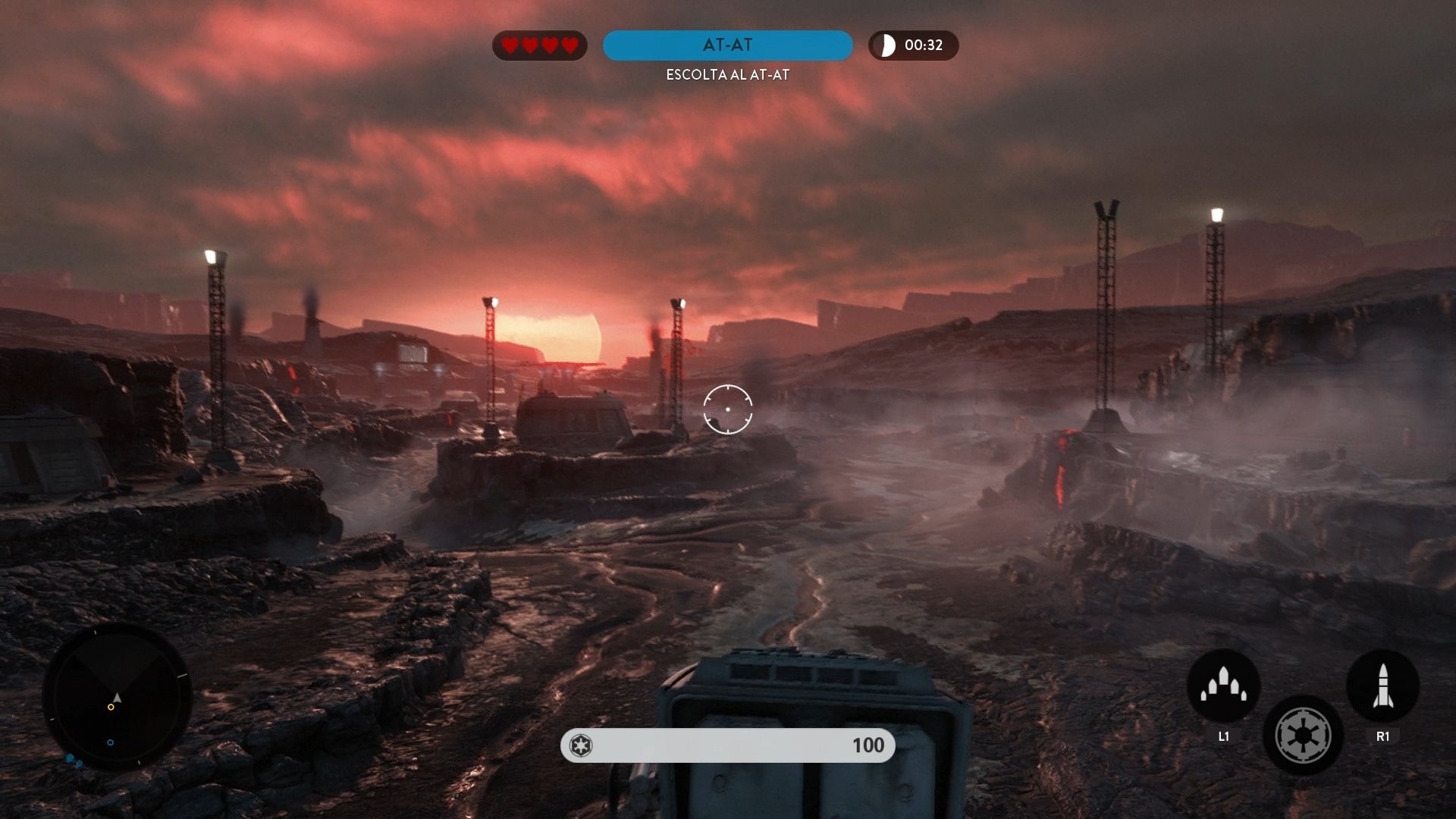The image size is (1456, 819).
Task: Expand the AT-AT objective banner
Action: tap(727, 45)
